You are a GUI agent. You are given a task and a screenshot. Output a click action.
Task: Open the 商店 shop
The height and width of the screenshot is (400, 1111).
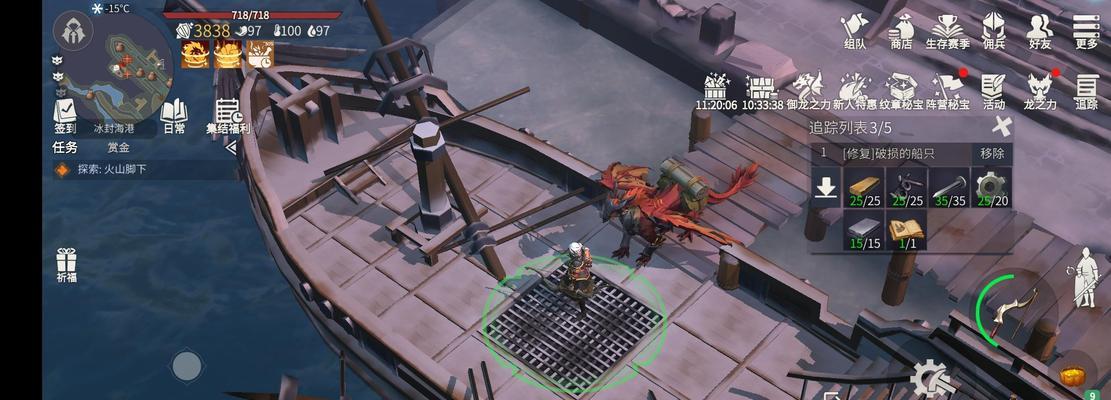tap(901, 30)
